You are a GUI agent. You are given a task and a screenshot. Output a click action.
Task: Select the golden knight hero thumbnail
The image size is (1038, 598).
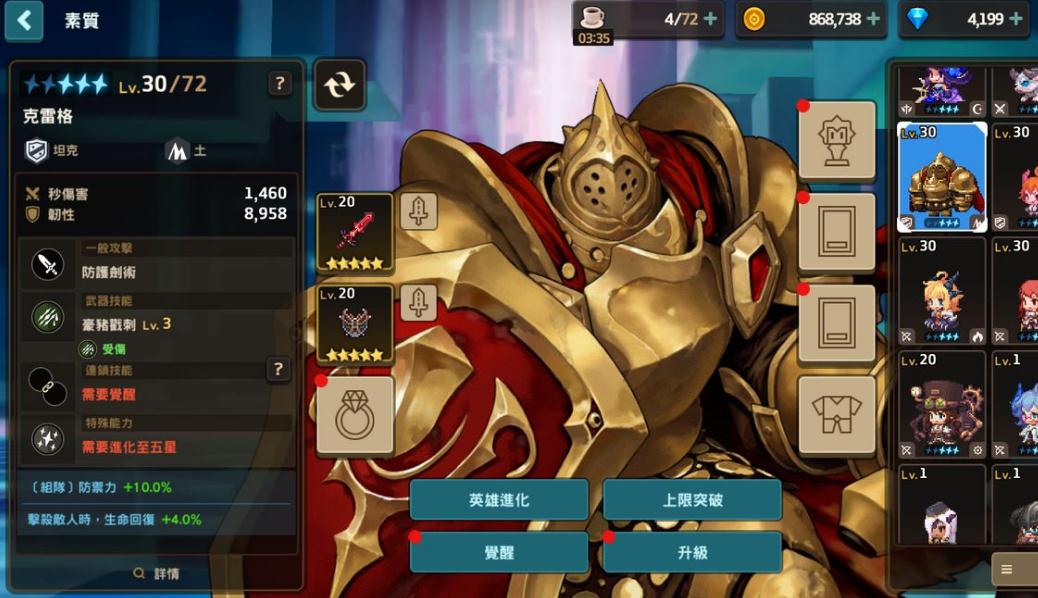[x=942, y=177]
